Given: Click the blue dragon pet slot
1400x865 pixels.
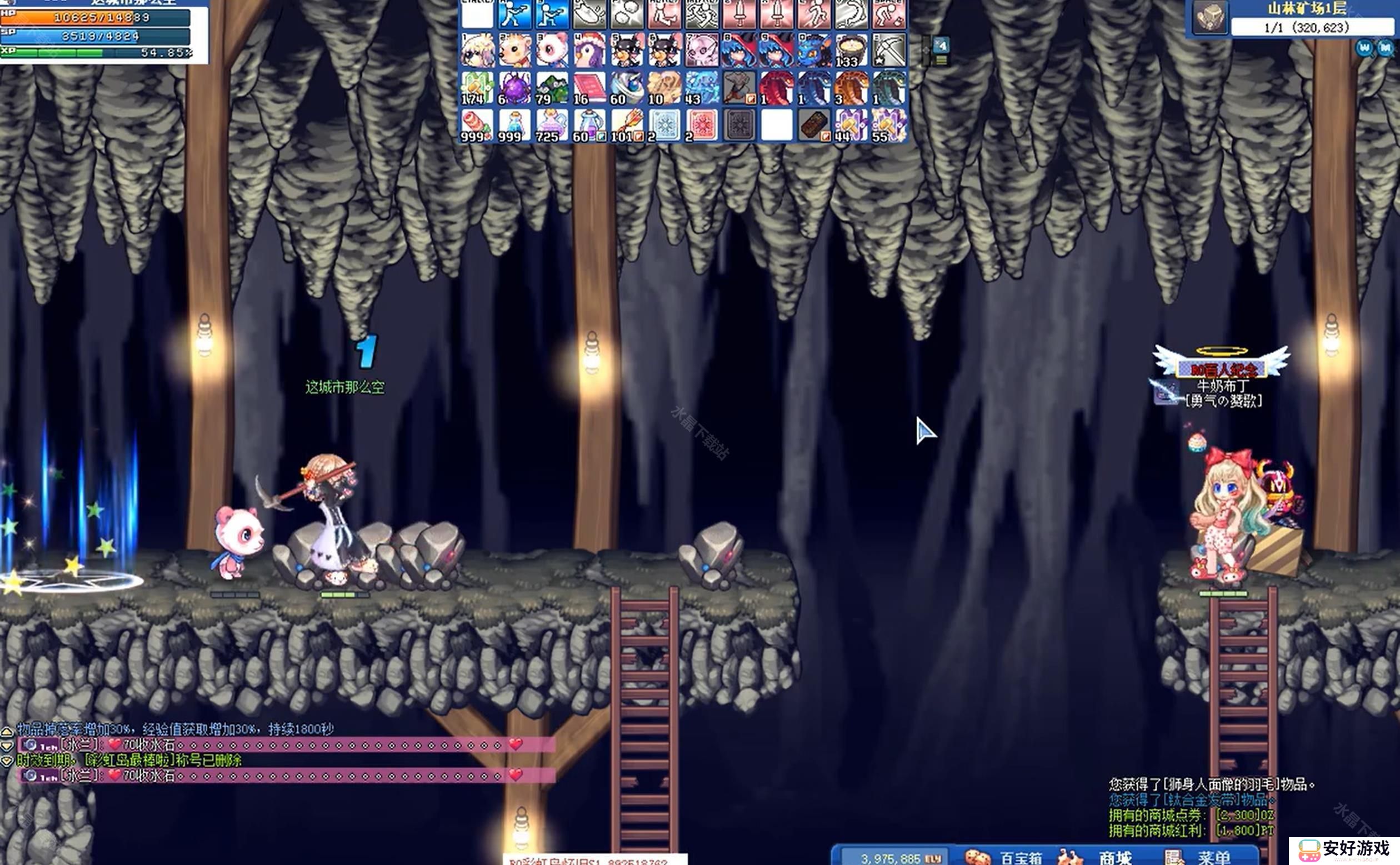Looking at the screenshot, I should 814,50.
